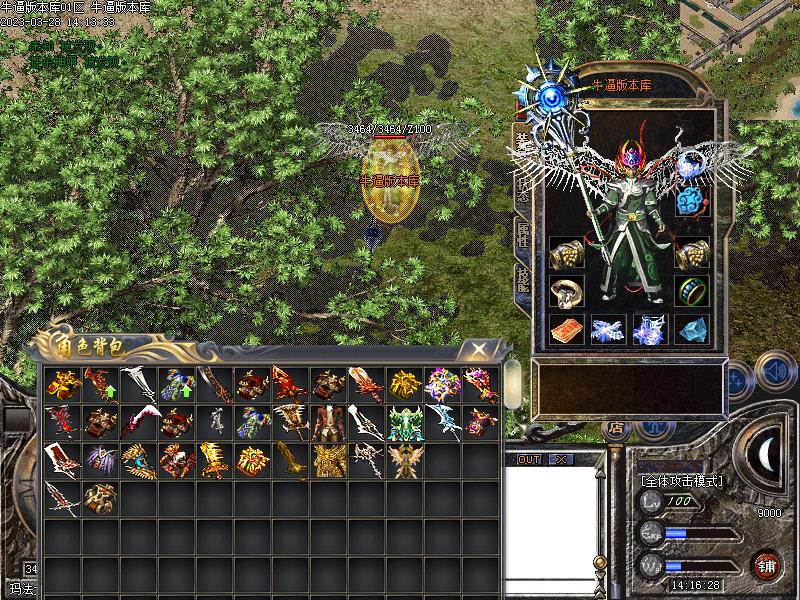Click the green jeweled ring equipment slot
Viewport: 800px width, 600px height.
tap(692, 291)
